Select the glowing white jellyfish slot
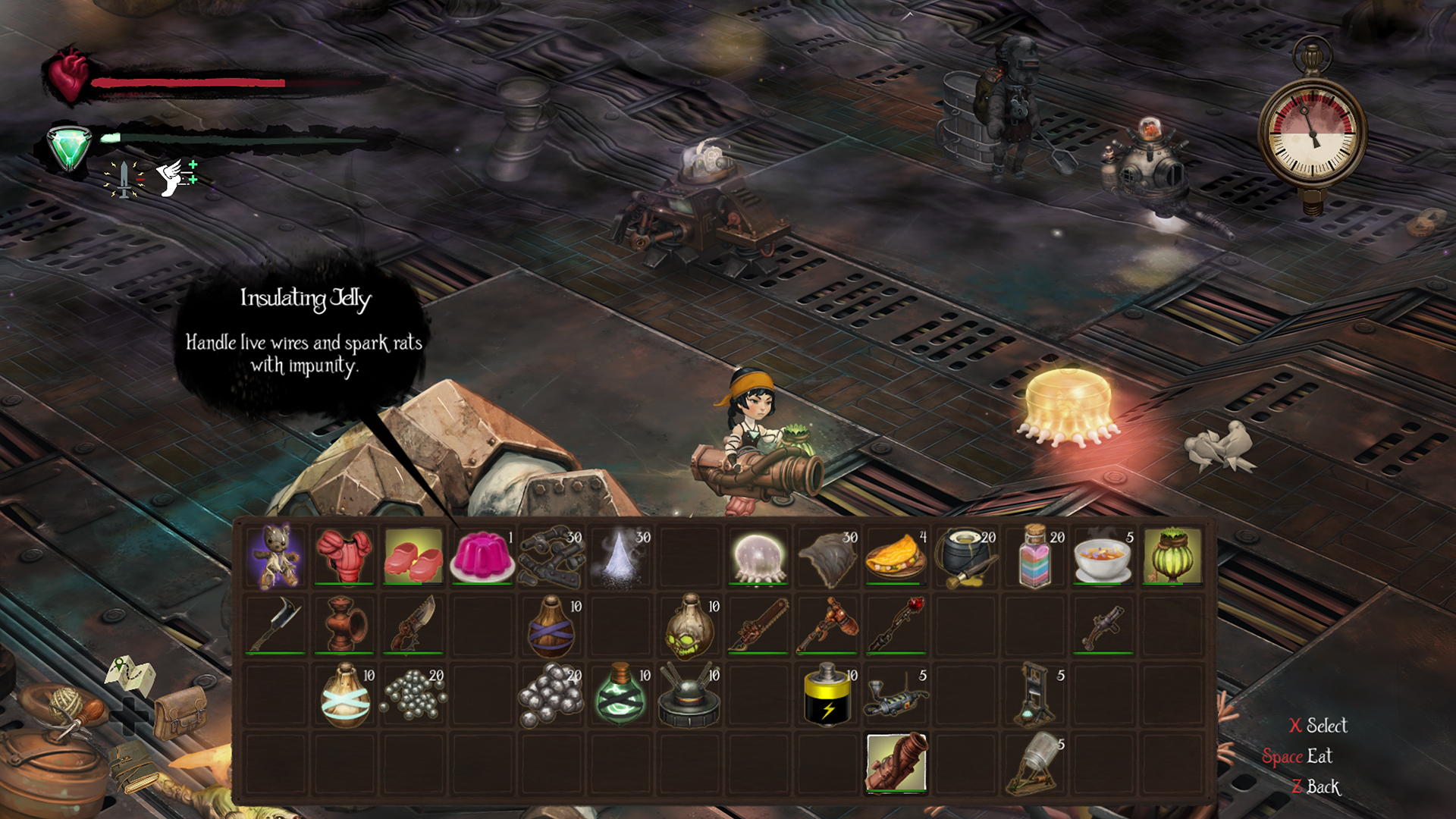The height and width of the screenshot is (819, 1456). [x=758, y=557]
